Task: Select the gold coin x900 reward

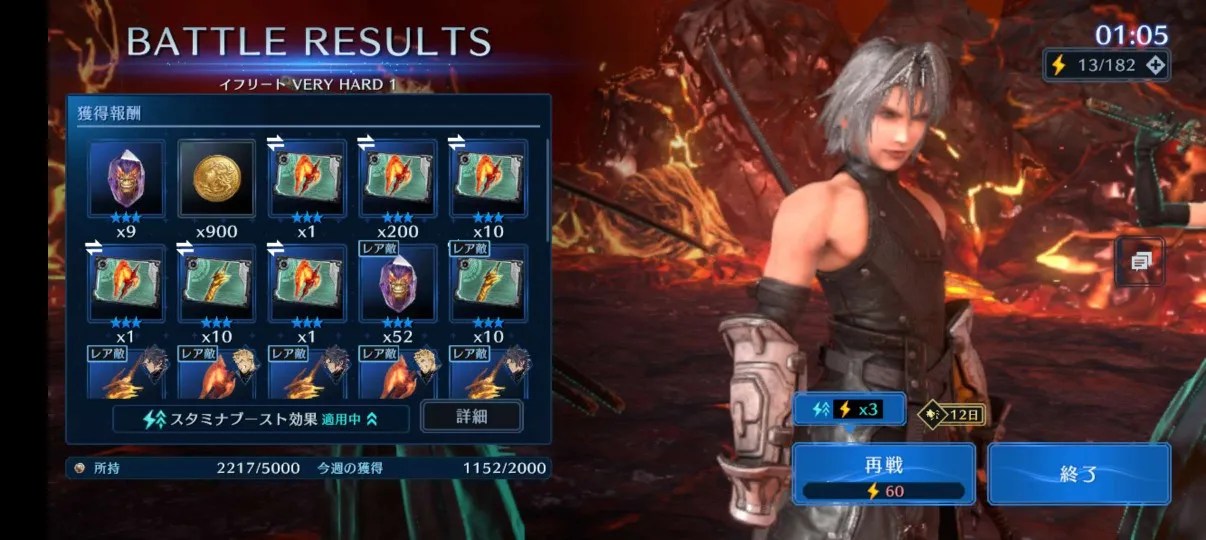Action: tap(217, 179)
